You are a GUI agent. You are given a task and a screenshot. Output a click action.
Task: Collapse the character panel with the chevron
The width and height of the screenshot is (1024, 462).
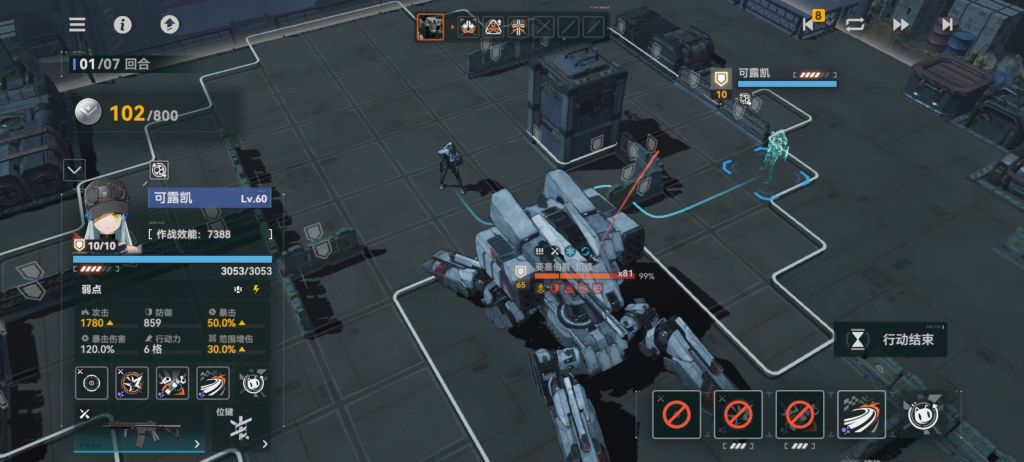(73, 170)
